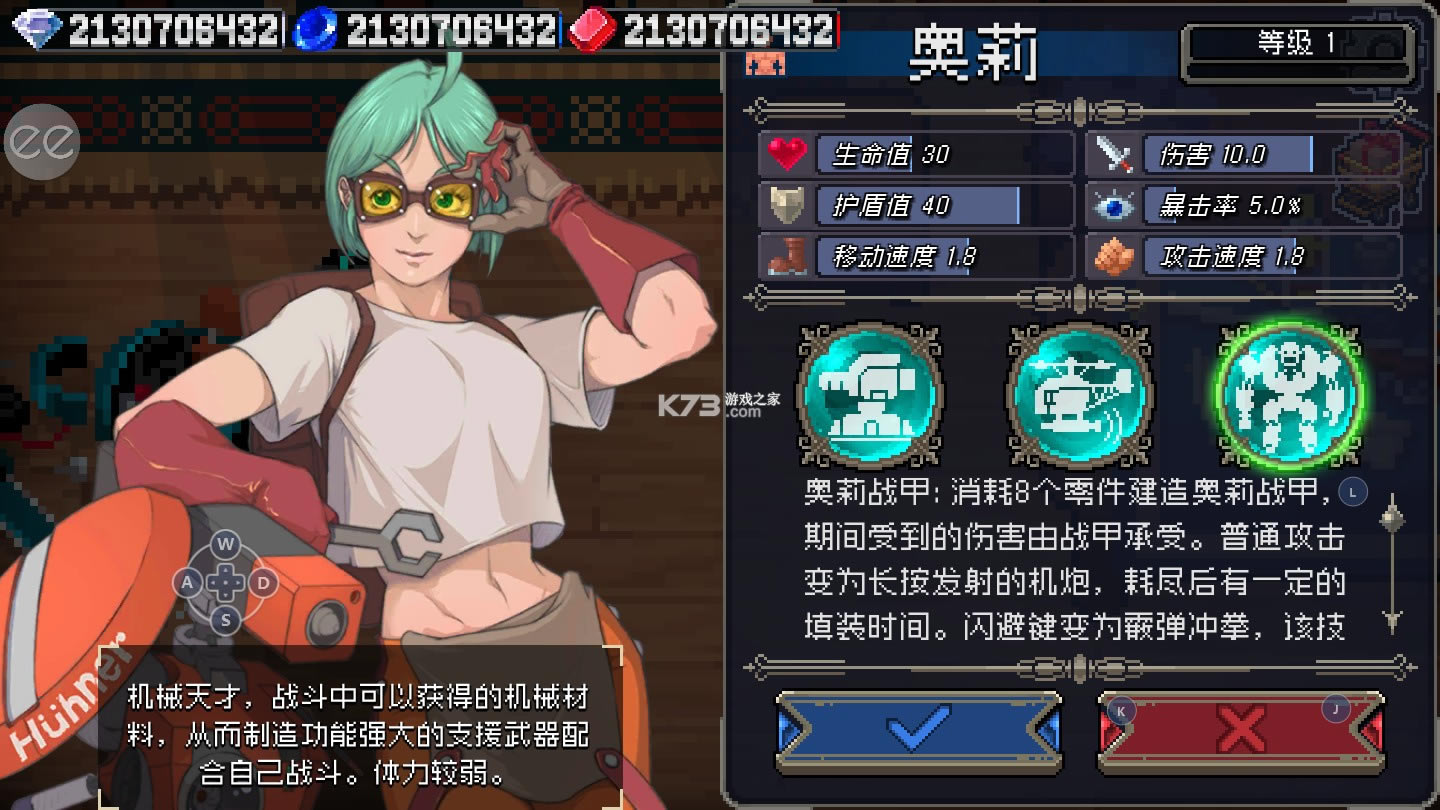Click the skill description scrollbar
The image size is (1440, 810).
[1392, 566]
